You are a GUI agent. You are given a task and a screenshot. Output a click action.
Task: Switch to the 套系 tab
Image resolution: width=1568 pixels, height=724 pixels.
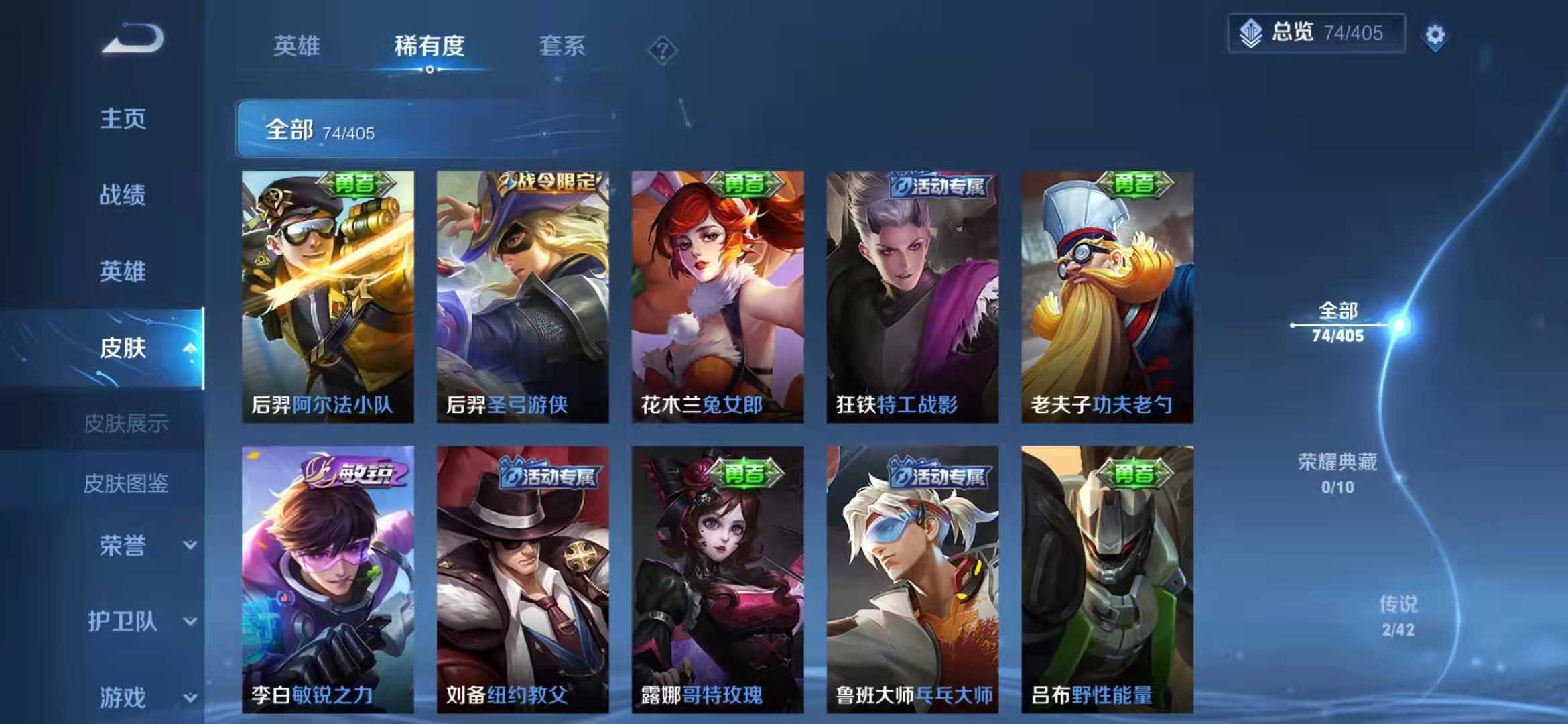(561, 46)
